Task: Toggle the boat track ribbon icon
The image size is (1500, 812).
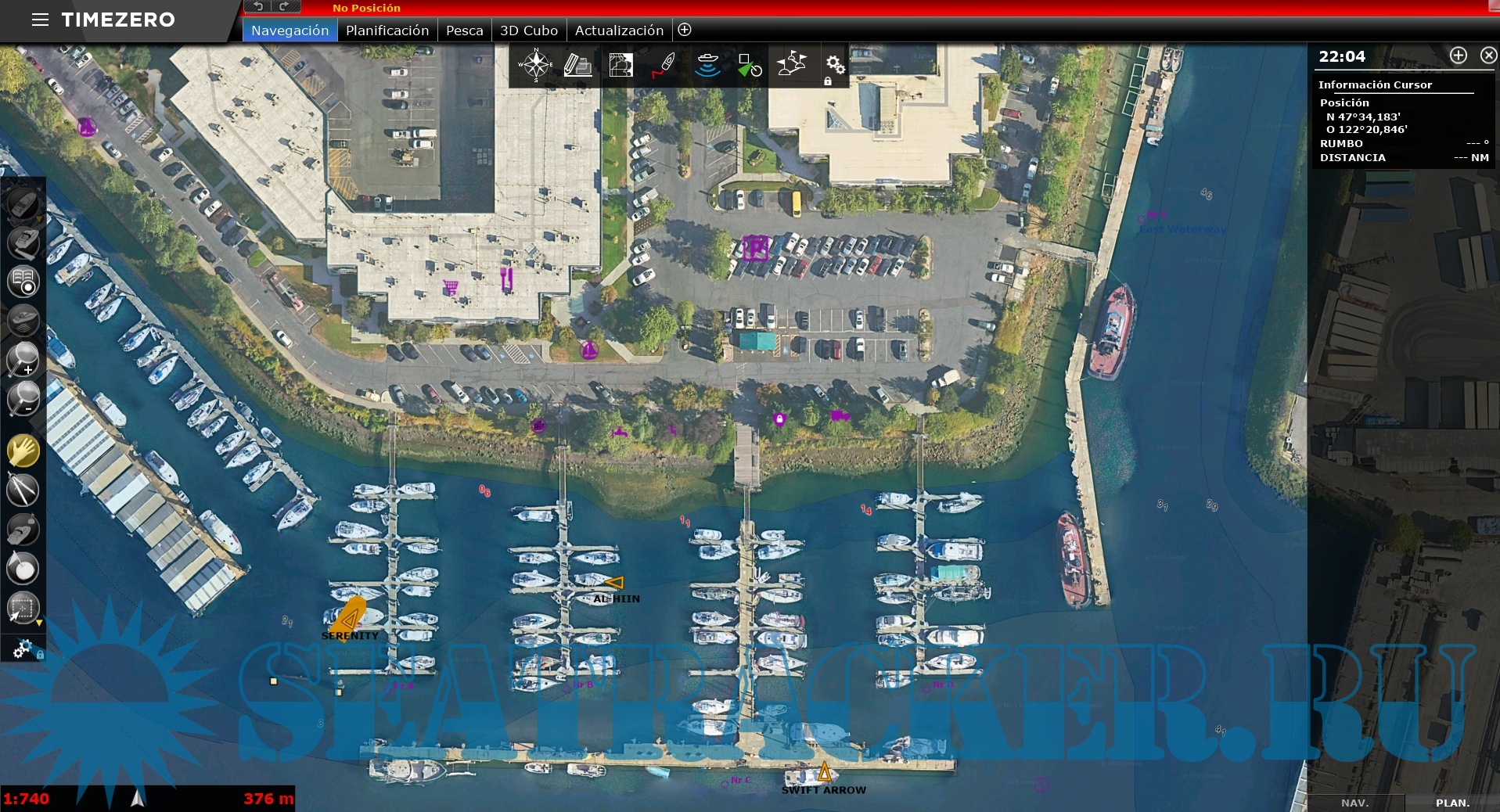Action: pos(664,65)
